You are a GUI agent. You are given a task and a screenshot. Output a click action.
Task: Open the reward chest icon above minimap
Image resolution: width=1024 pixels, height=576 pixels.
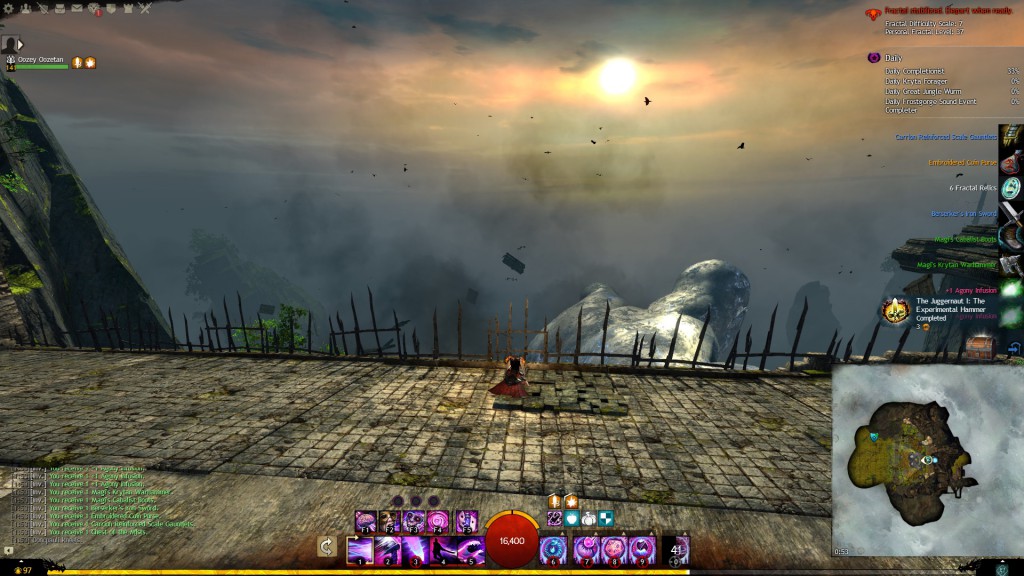[x=980, y=348]
